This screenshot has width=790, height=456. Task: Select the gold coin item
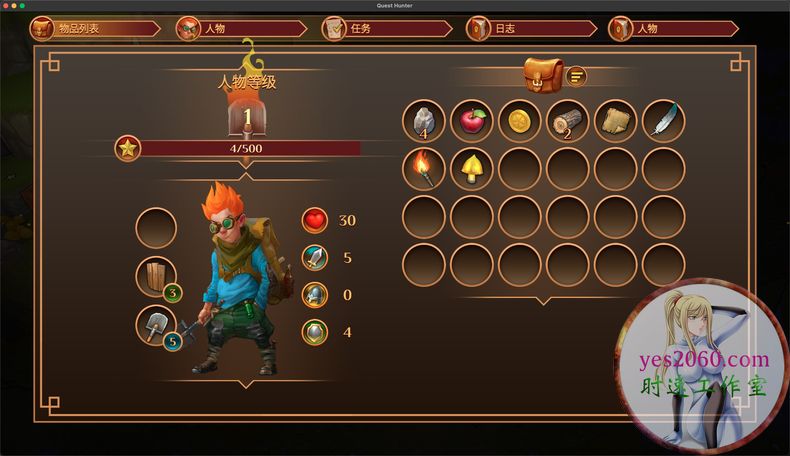tap(519, 121)
